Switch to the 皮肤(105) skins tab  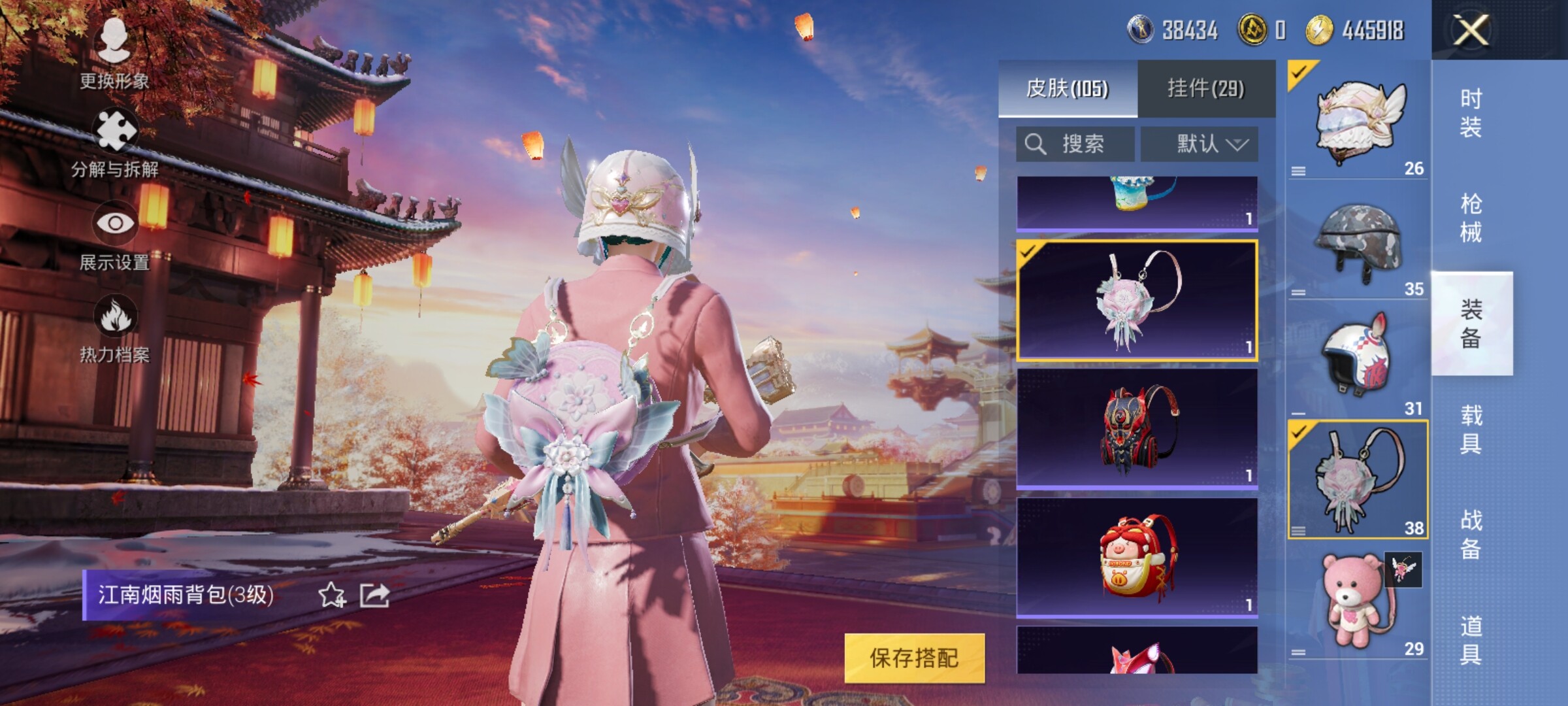point(1068,88)
